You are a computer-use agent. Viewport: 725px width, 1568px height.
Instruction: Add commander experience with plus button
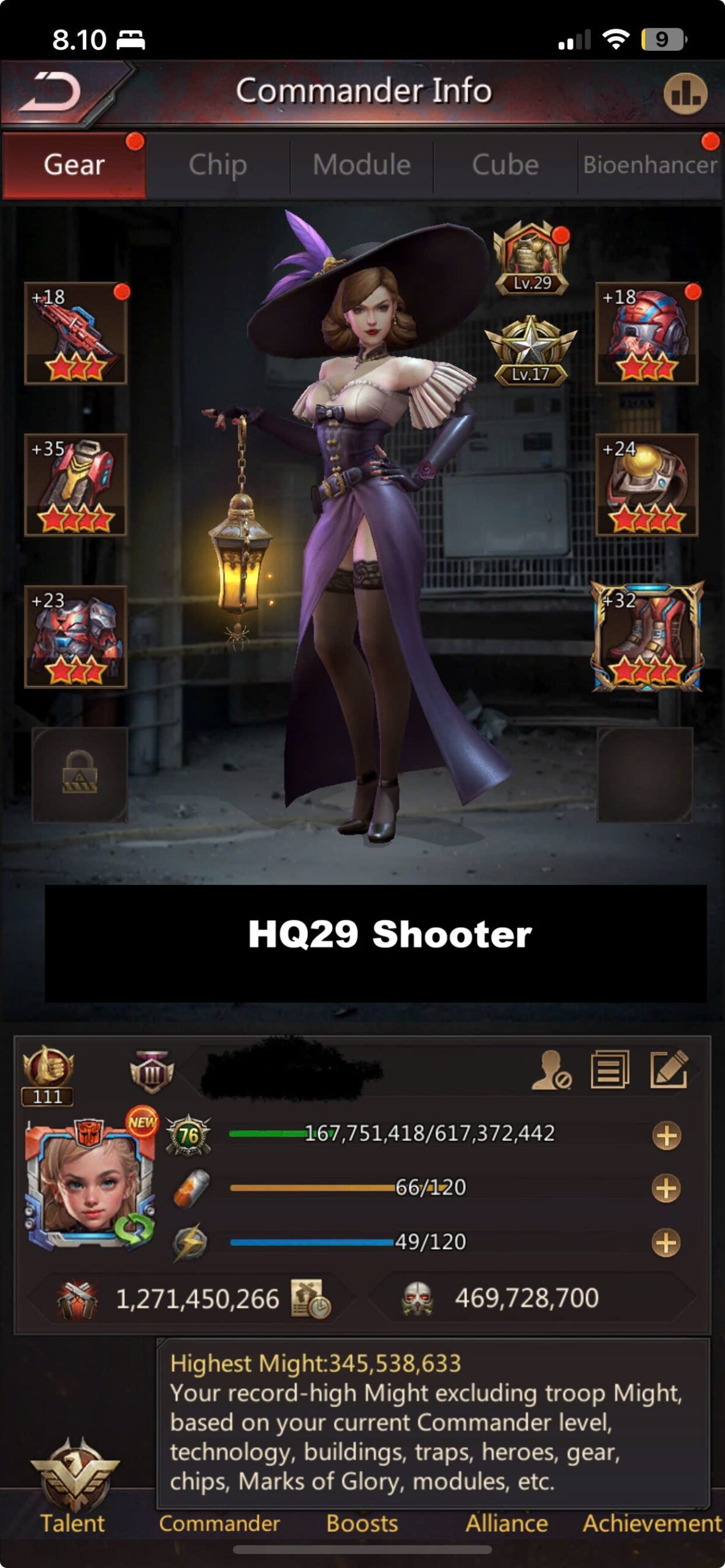(x=666, y=1136)
